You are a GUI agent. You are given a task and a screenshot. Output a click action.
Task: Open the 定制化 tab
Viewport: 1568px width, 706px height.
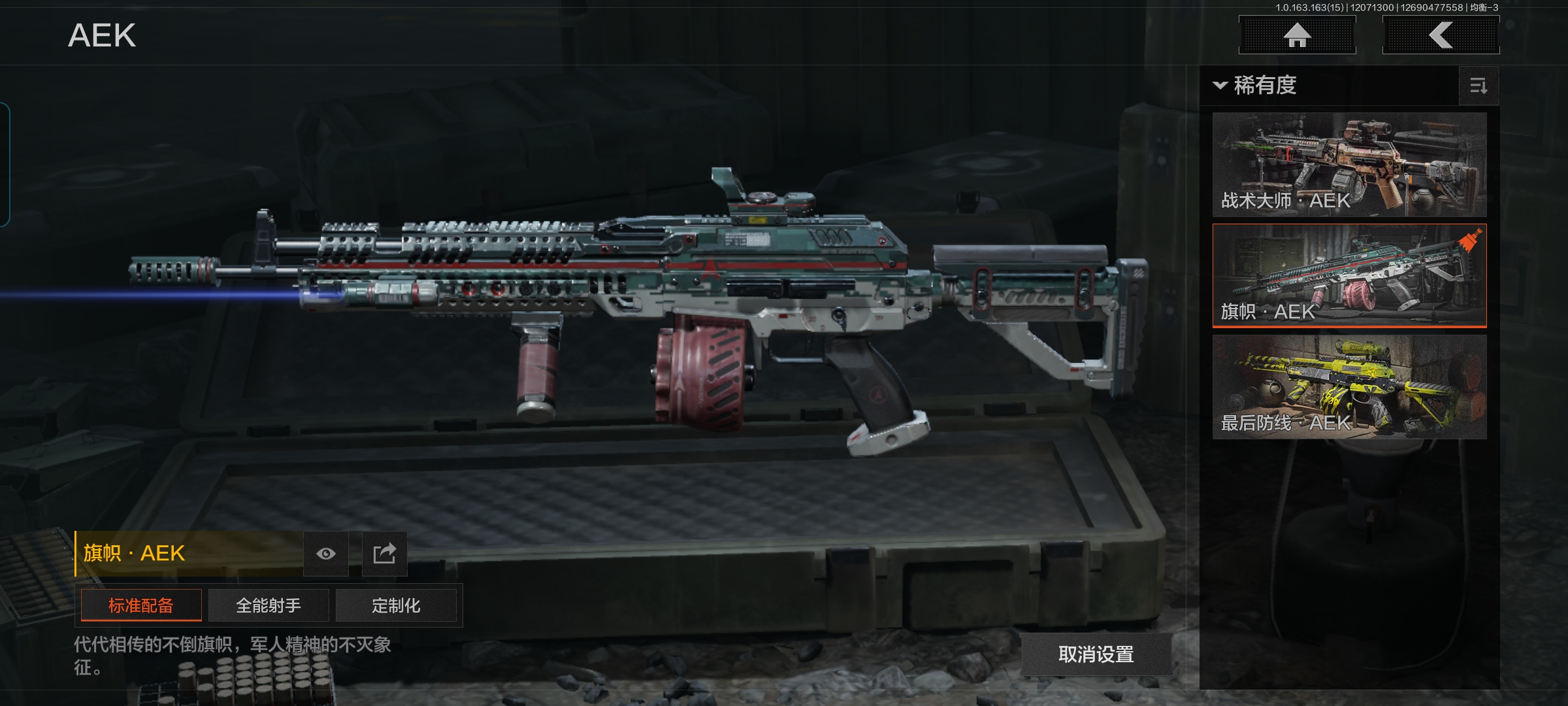(396, 605)
